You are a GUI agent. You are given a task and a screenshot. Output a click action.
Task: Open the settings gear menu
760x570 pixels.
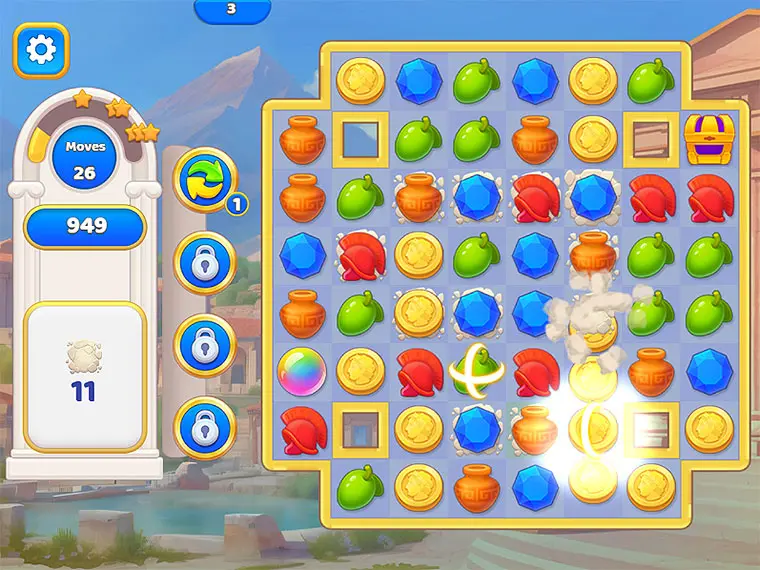pos(40,50)
